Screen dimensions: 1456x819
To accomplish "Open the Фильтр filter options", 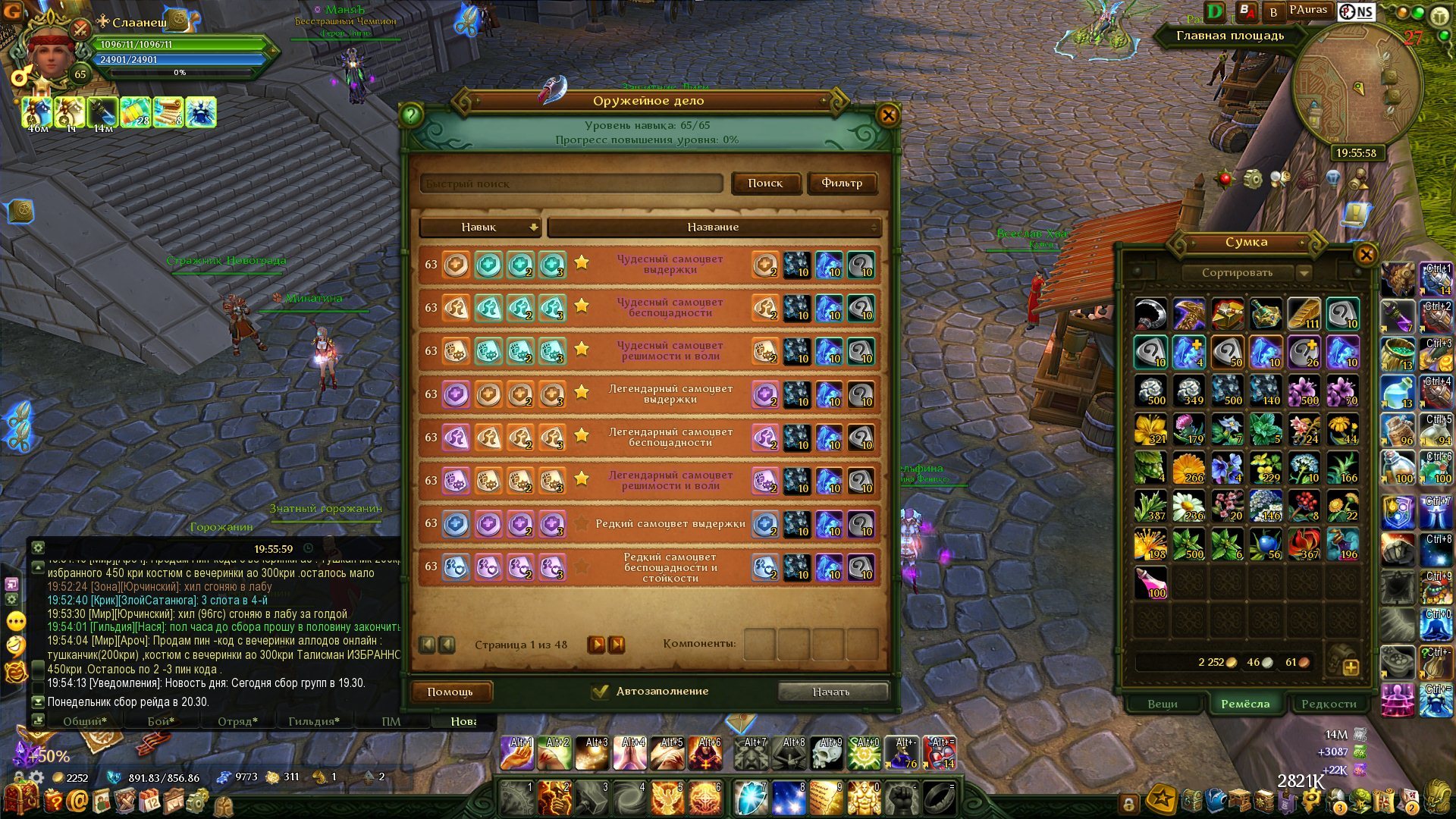I will click(842, 184).
